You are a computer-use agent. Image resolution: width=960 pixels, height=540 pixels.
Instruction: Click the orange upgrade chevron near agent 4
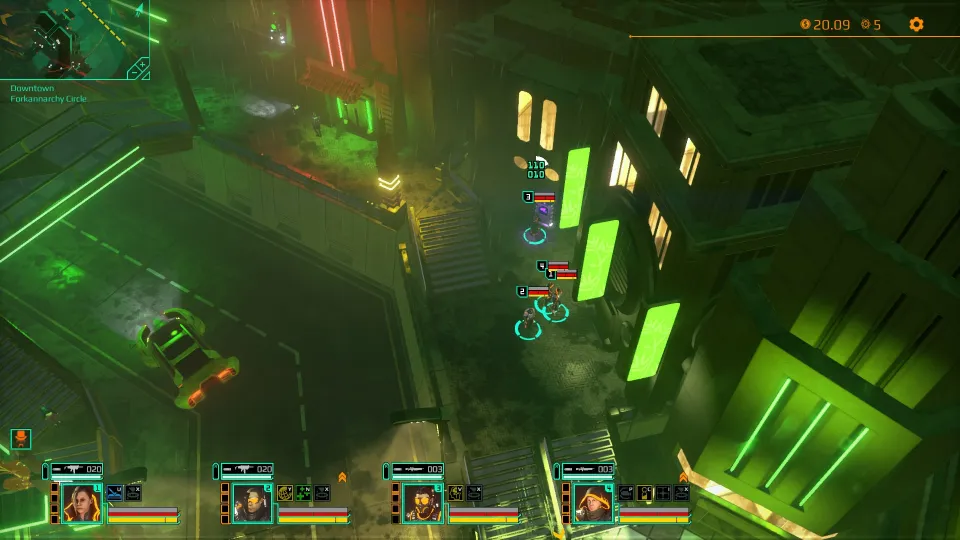point(683,477)
